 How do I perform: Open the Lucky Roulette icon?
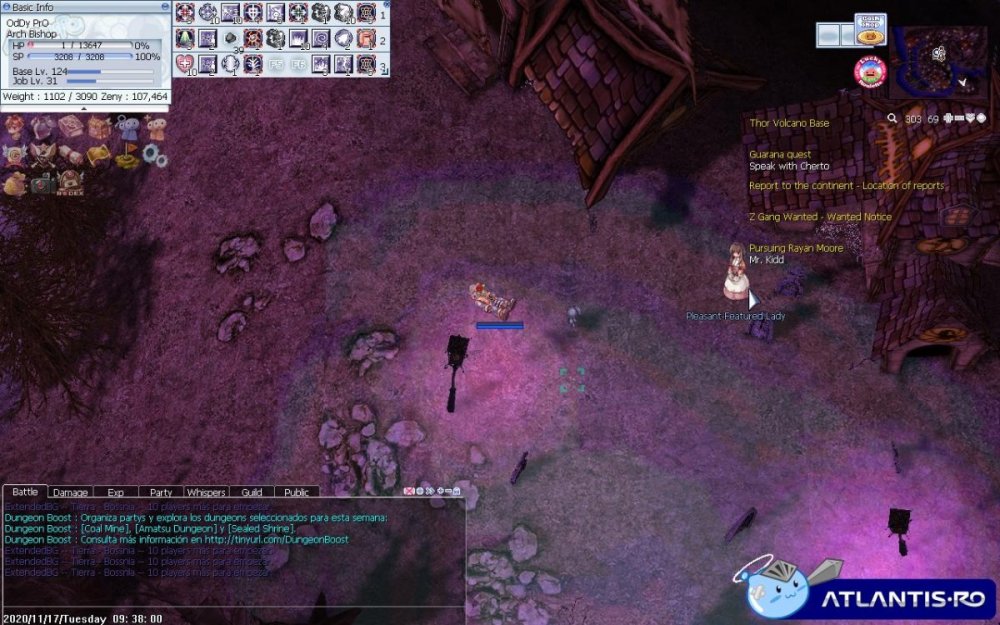[x=871, y=70]
